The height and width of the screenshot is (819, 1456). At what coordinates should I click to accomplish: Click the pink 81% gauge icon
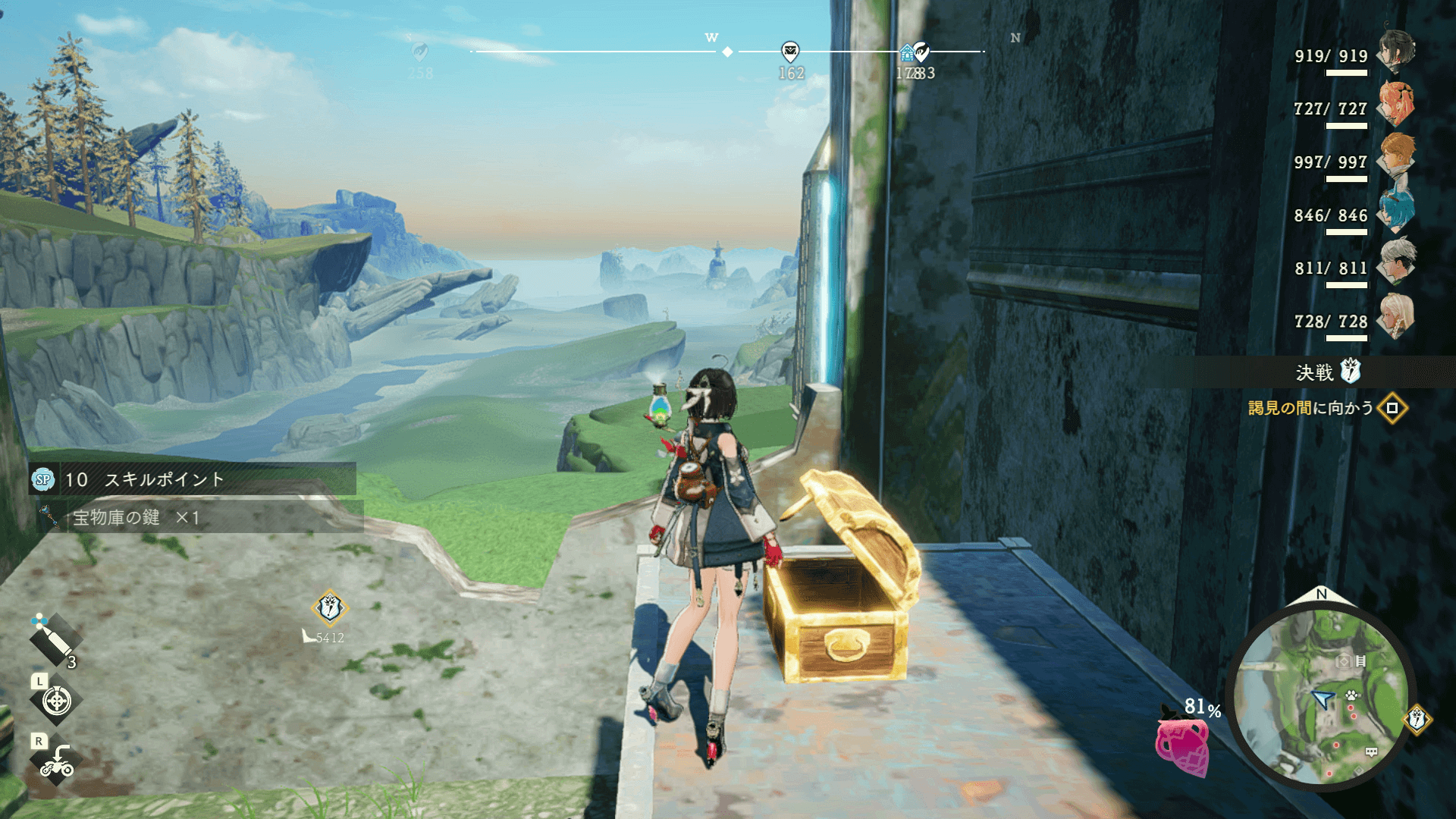(1182, 745)
